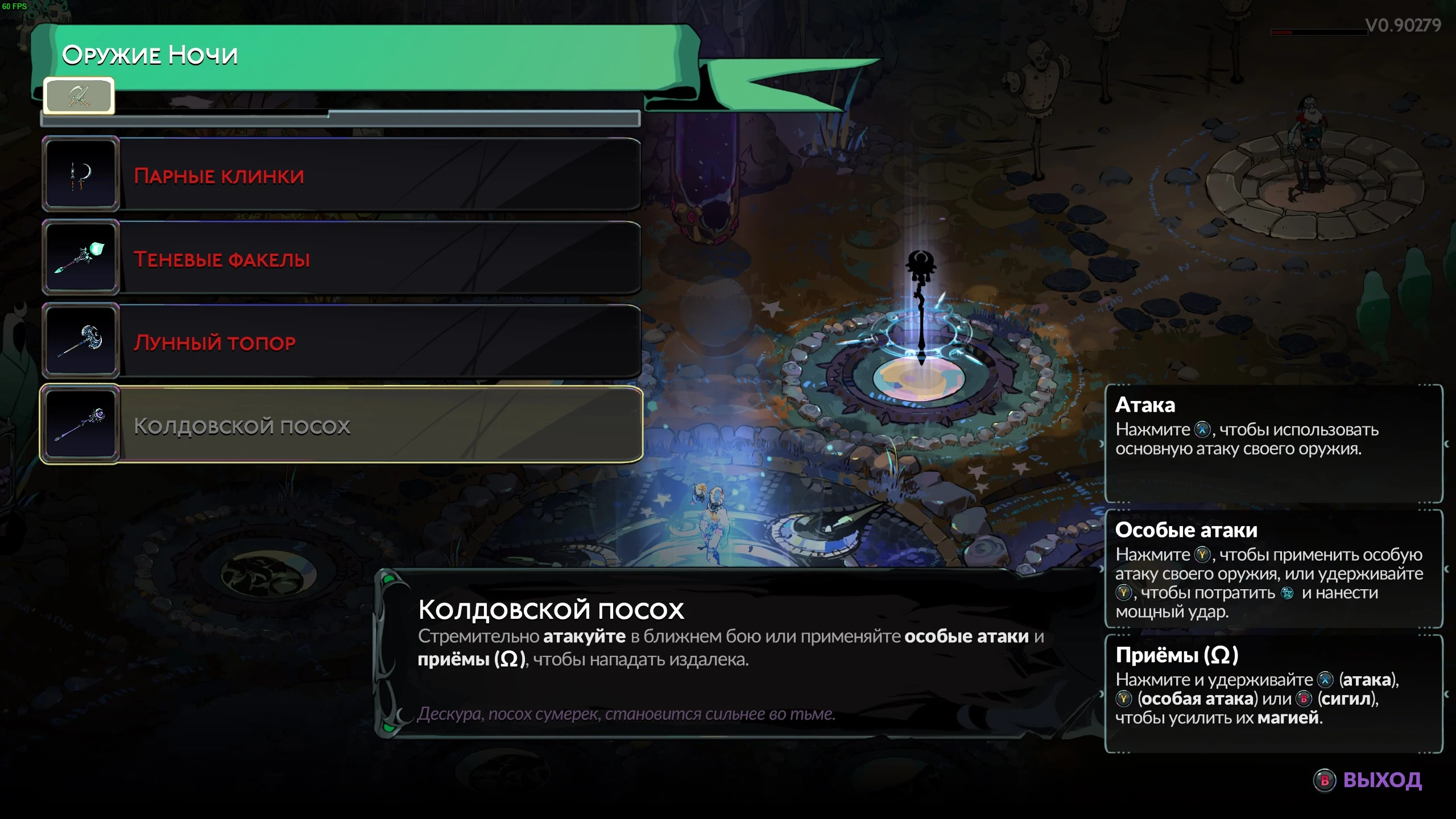Select the Парные клинки weapon entry
Image resolution: width=1456 pixels, height=819 pixels.
point(341,175)
